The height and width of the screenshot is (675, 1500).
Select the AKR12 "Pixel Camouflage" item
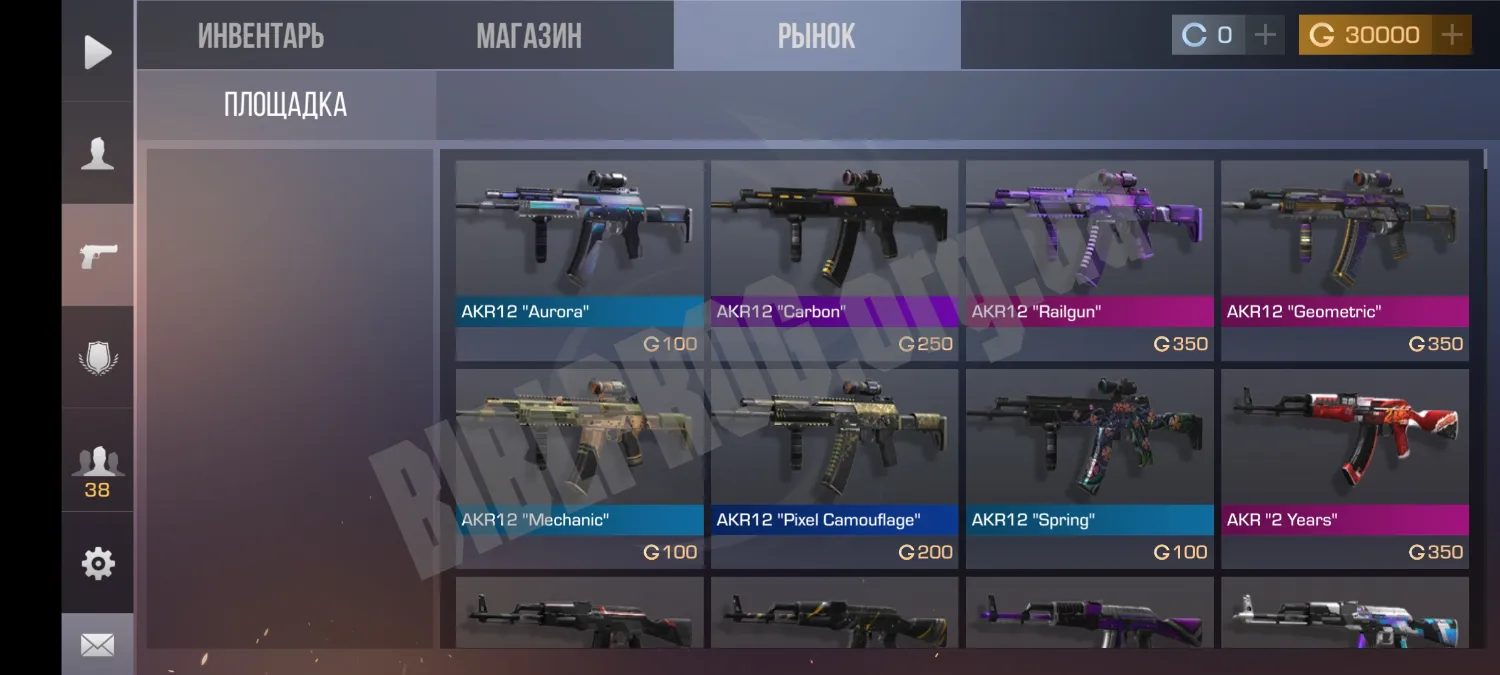[834, 467]
